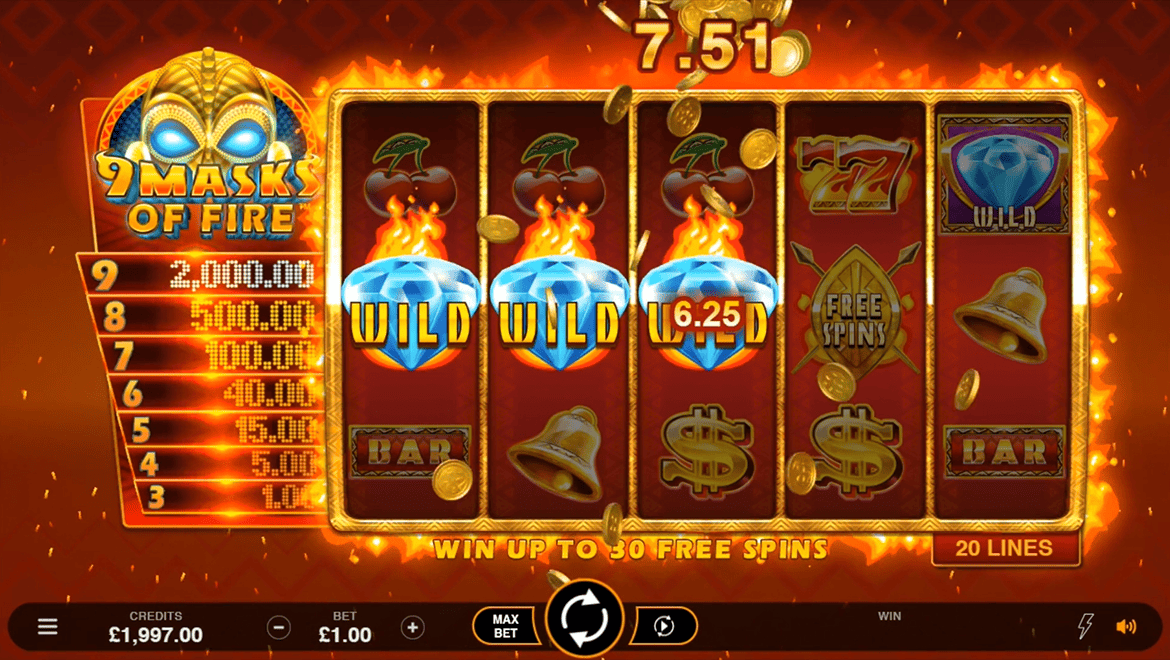Image resolution: width=1170 pixels, height=660 pixels.
Task: Set the Max Bet
Action: coord(506,627)
